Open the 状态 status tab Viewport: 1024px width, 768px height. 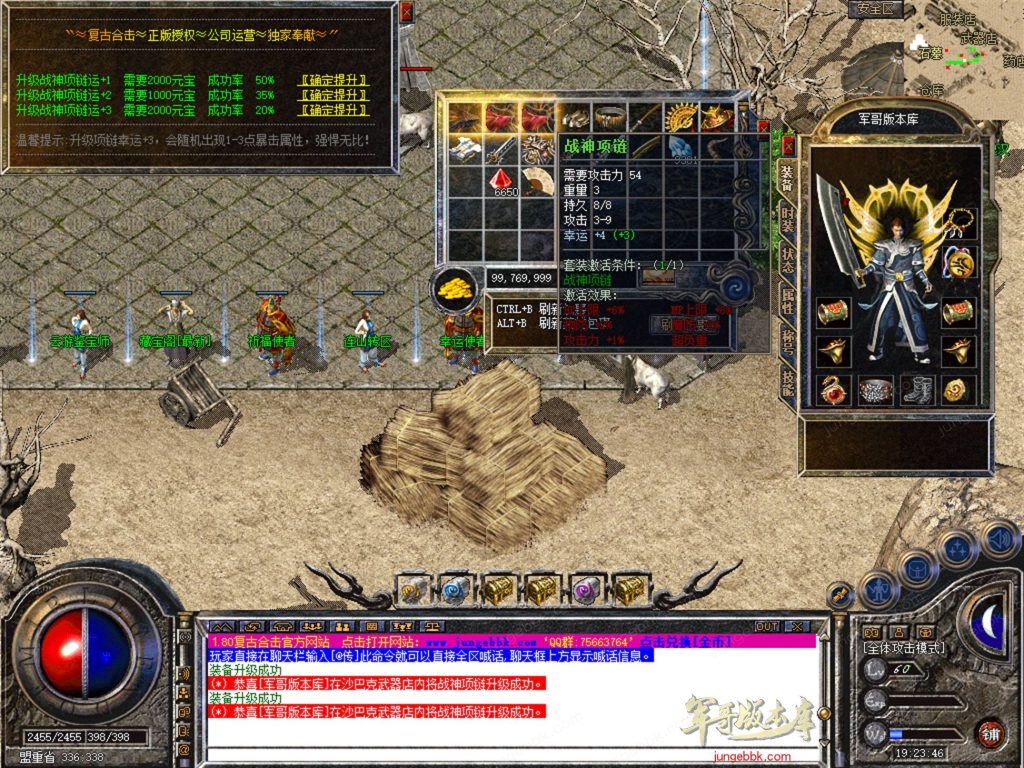(x=787, y=256)
